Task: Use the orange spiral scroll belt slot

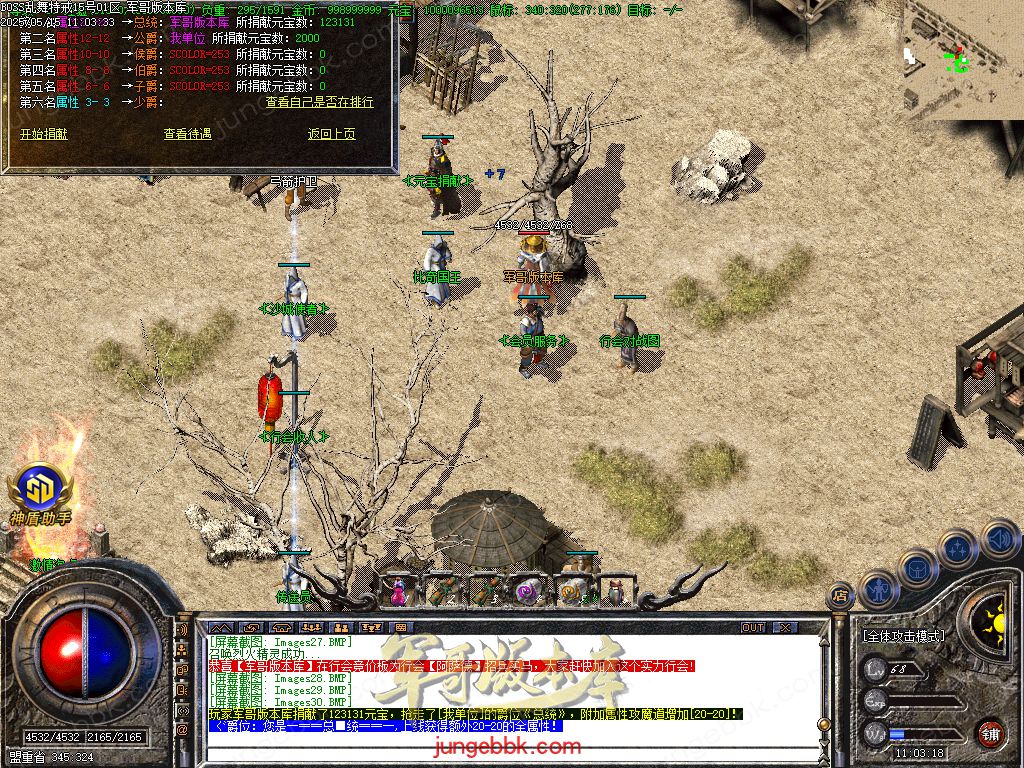Action: (571, 592)
